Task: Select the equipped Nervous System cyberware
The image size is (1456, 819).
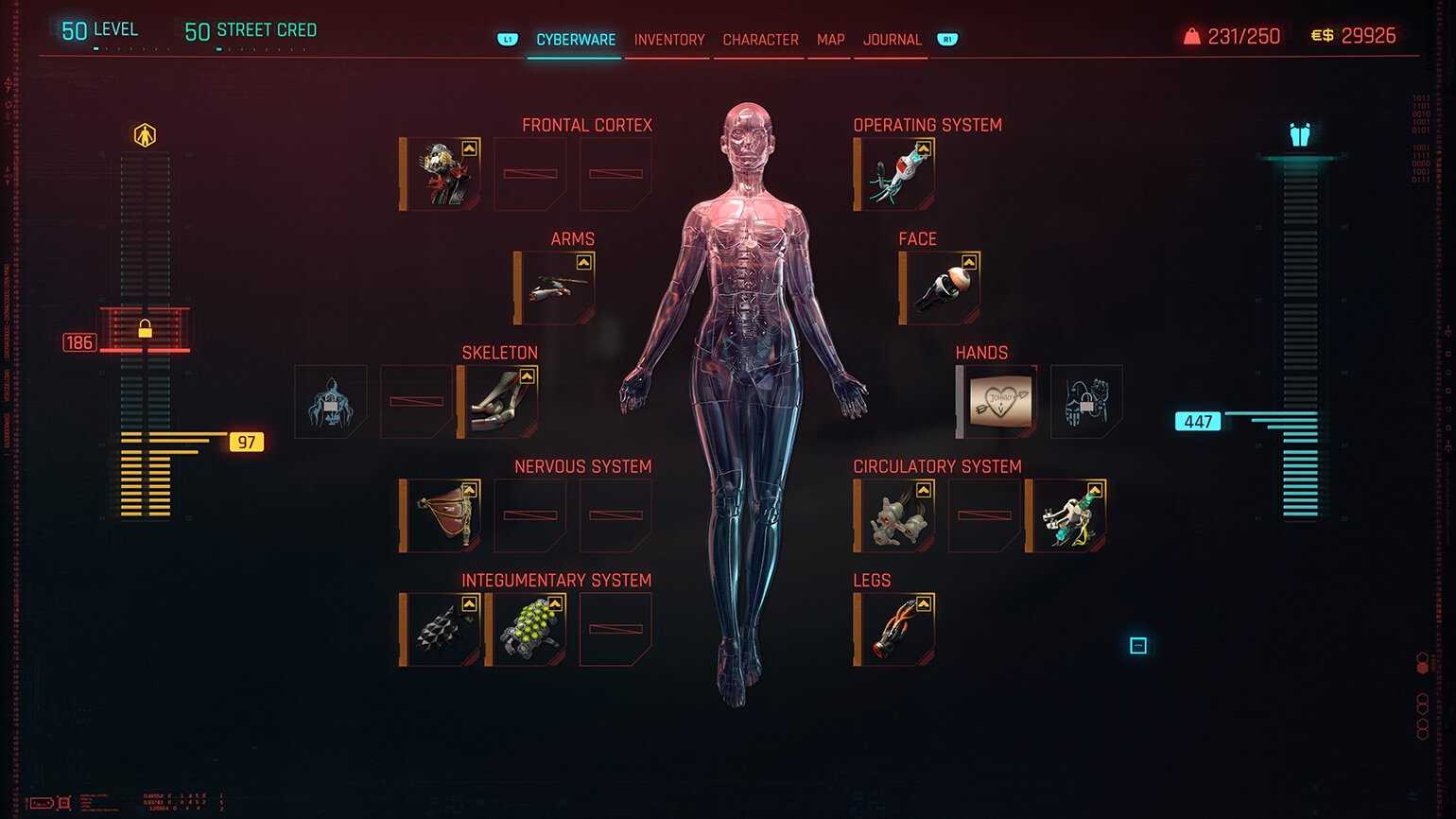Action: click(x=441, y=515)
